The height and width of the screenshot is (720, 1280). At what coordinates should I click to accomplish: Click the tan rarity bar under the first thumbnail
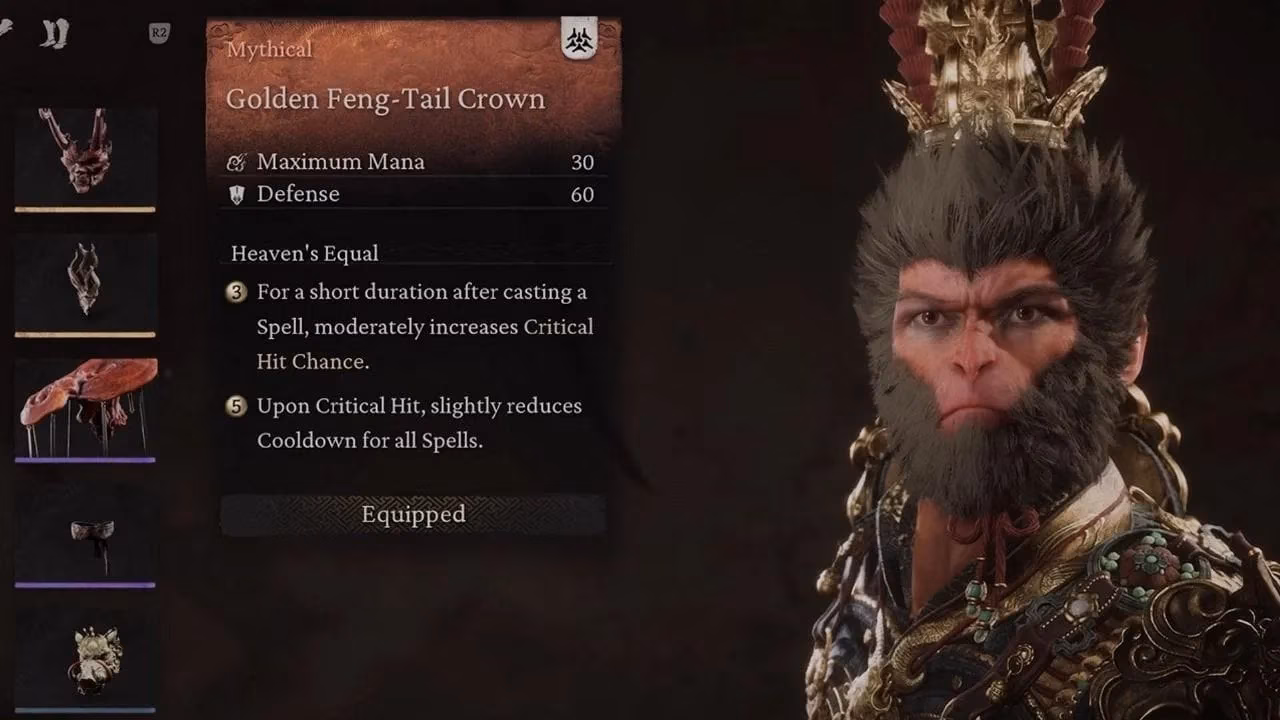(x=85, y=208)
